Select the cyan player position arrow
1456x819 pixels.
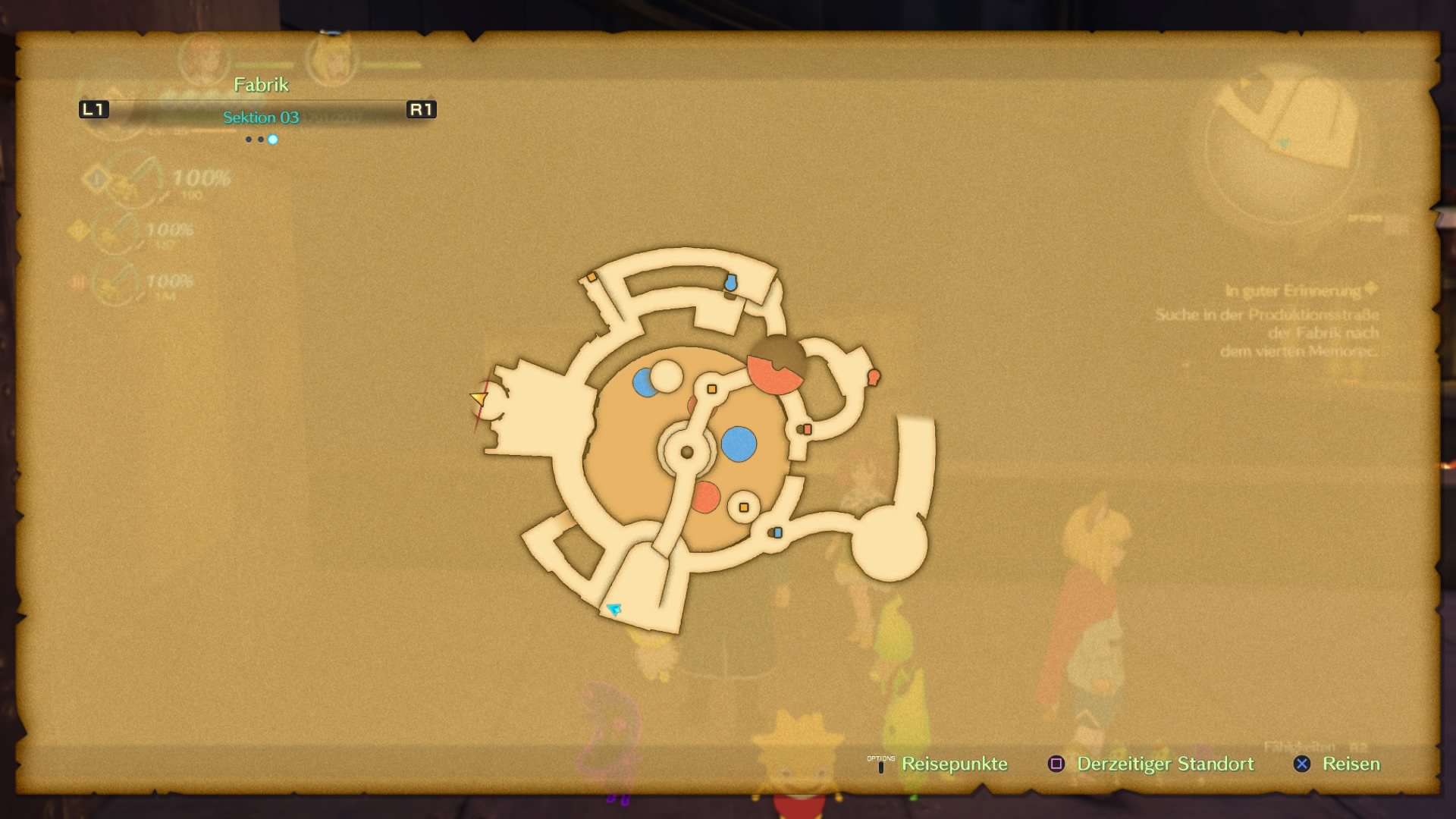click(614, 608)
